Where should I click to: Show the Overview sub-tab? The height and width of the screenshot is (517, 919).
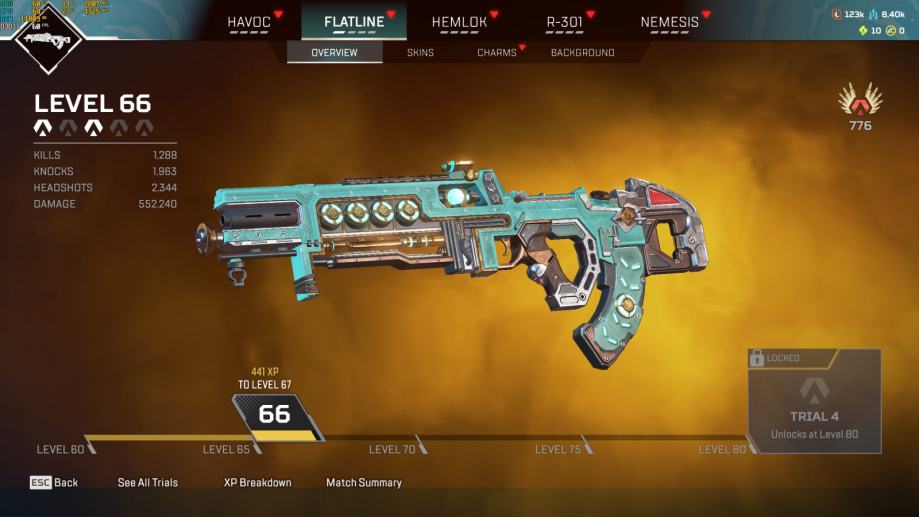pyautogui.click(x=334, y=52)
